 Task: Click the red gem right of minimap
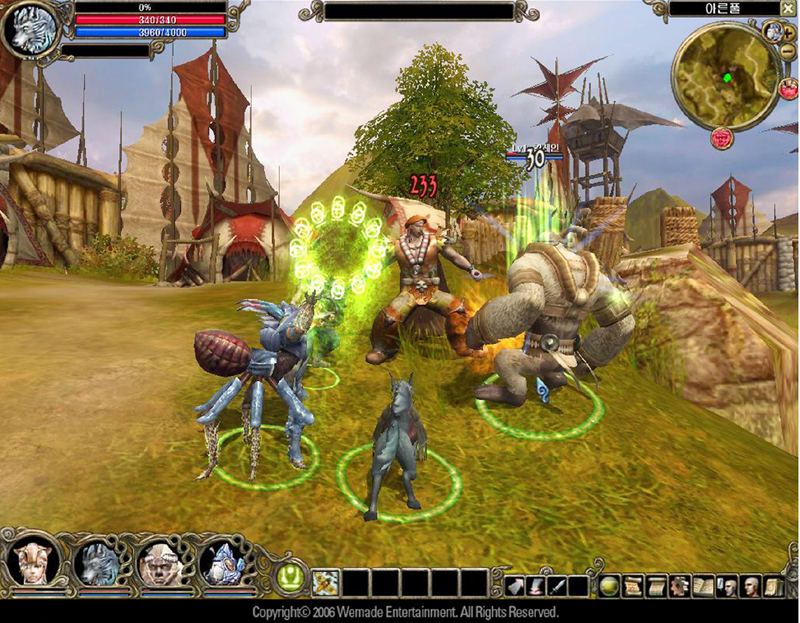[x=789, y=87]
